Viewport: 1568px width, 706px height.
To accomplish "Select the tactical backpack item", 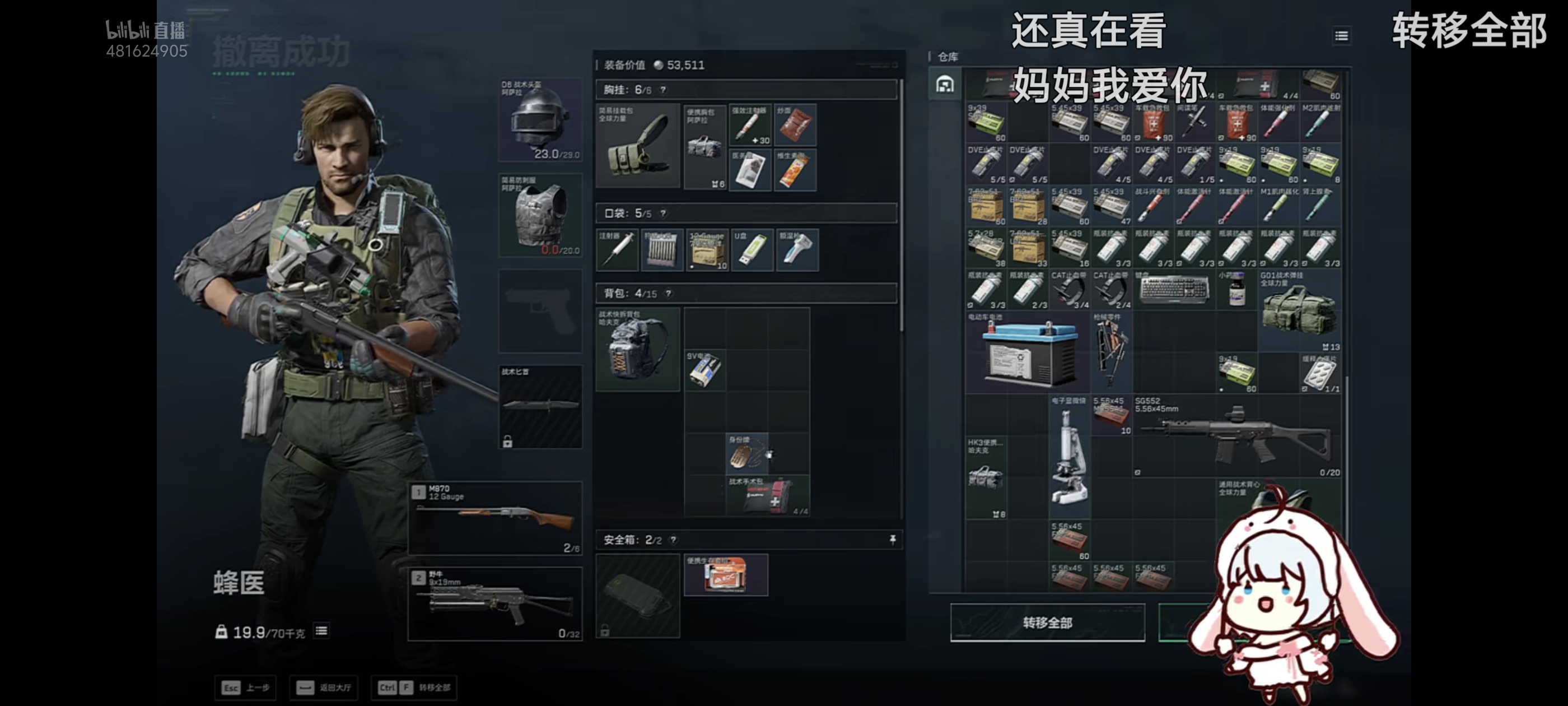I will (637, 349).
